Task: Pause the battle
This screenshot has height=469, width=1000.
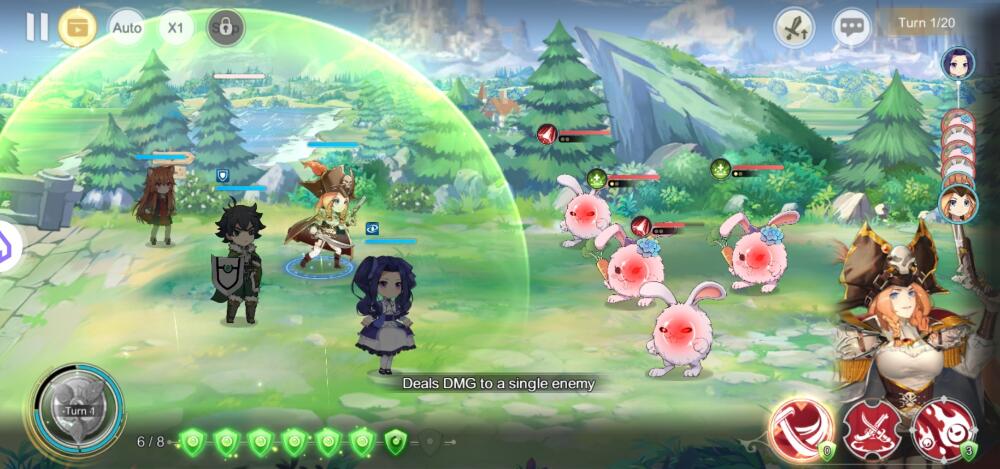Action: (37, 27)
